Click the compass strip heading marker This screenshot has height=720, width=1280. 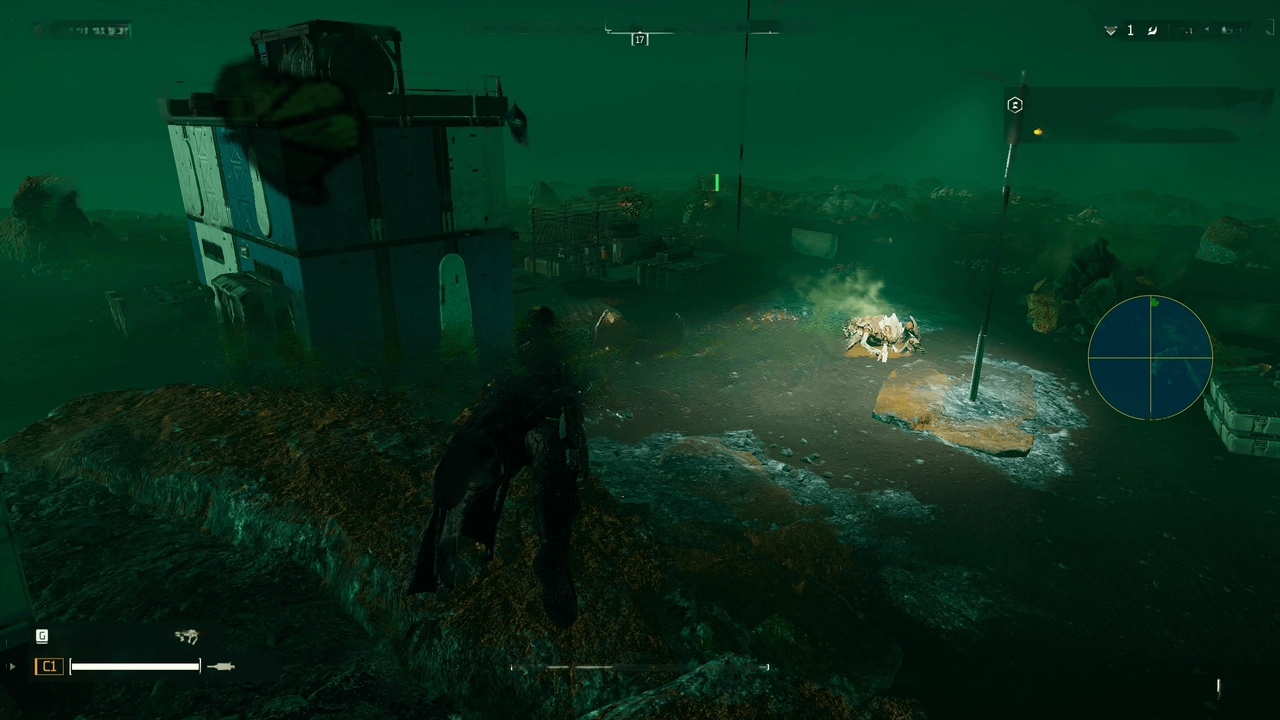click(639, 39)
